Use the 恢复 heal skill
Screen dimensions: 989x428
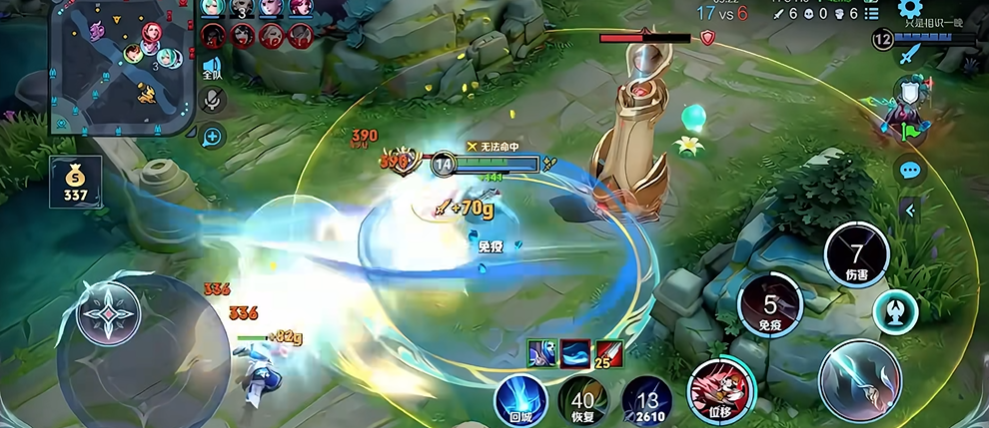coord(583,400)
